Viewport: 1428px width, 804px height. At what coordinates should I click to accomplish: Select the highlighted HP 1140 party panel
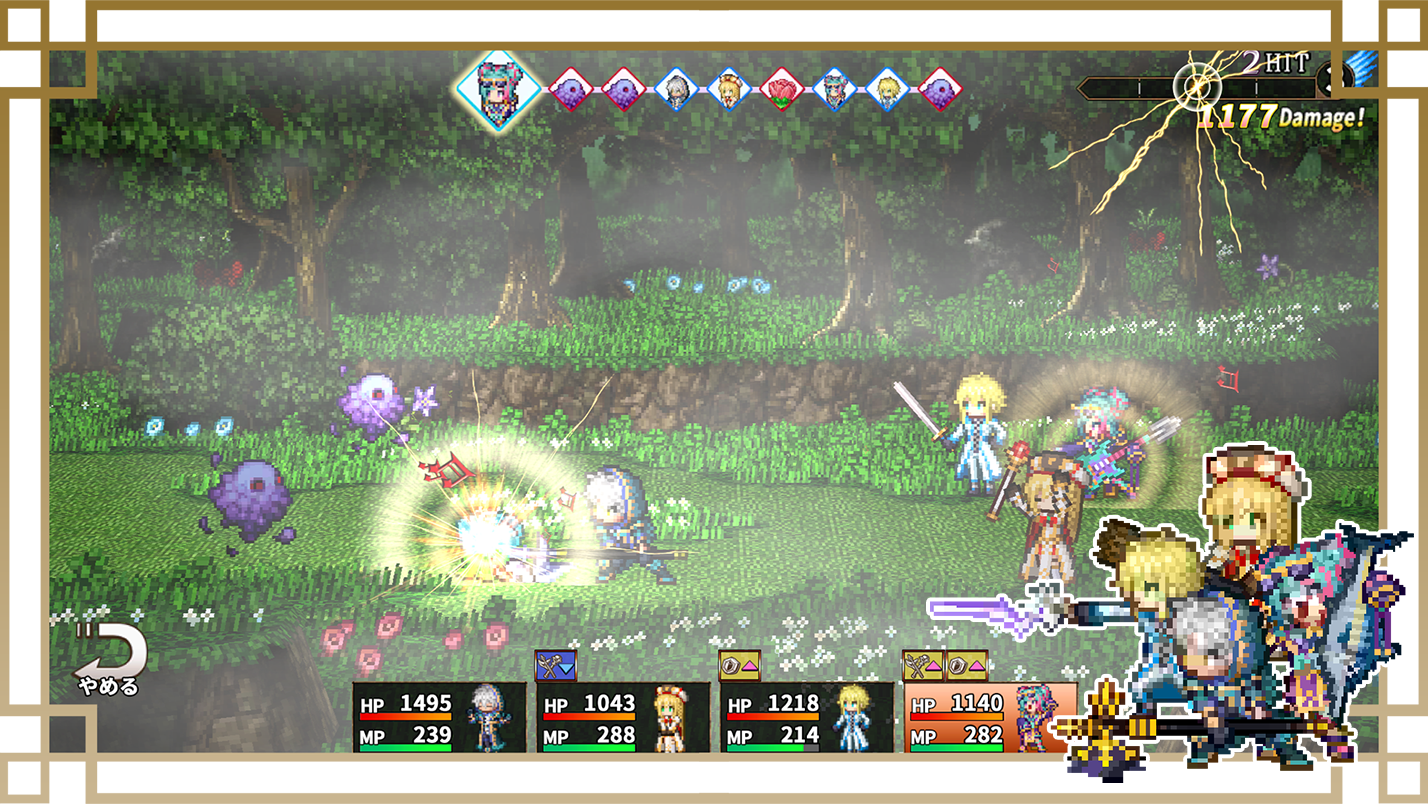click(990, 718)
